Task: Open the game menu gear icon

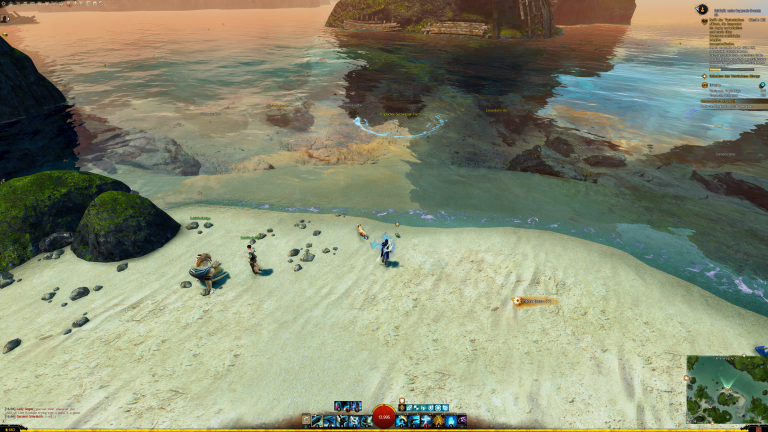Action: [x=4, y=4]
